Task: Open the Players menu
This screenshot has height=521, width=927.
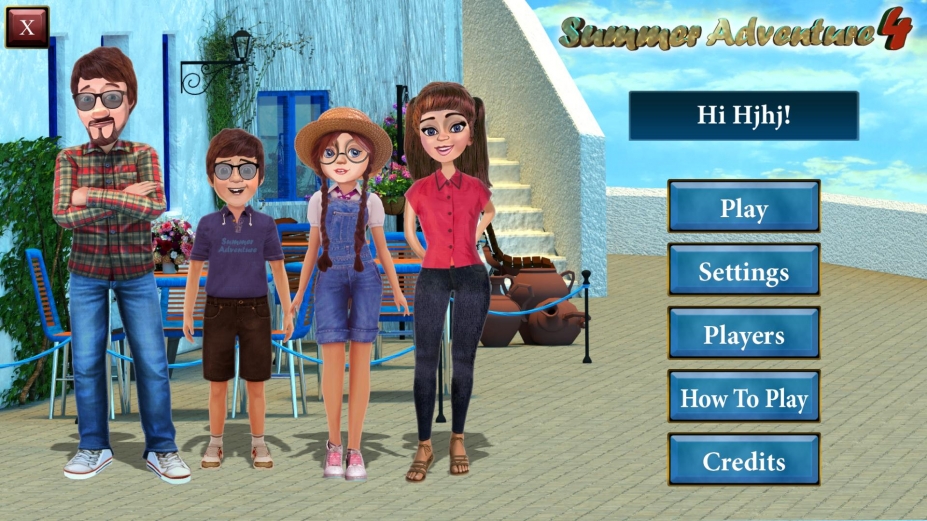Action: point(743,334)
